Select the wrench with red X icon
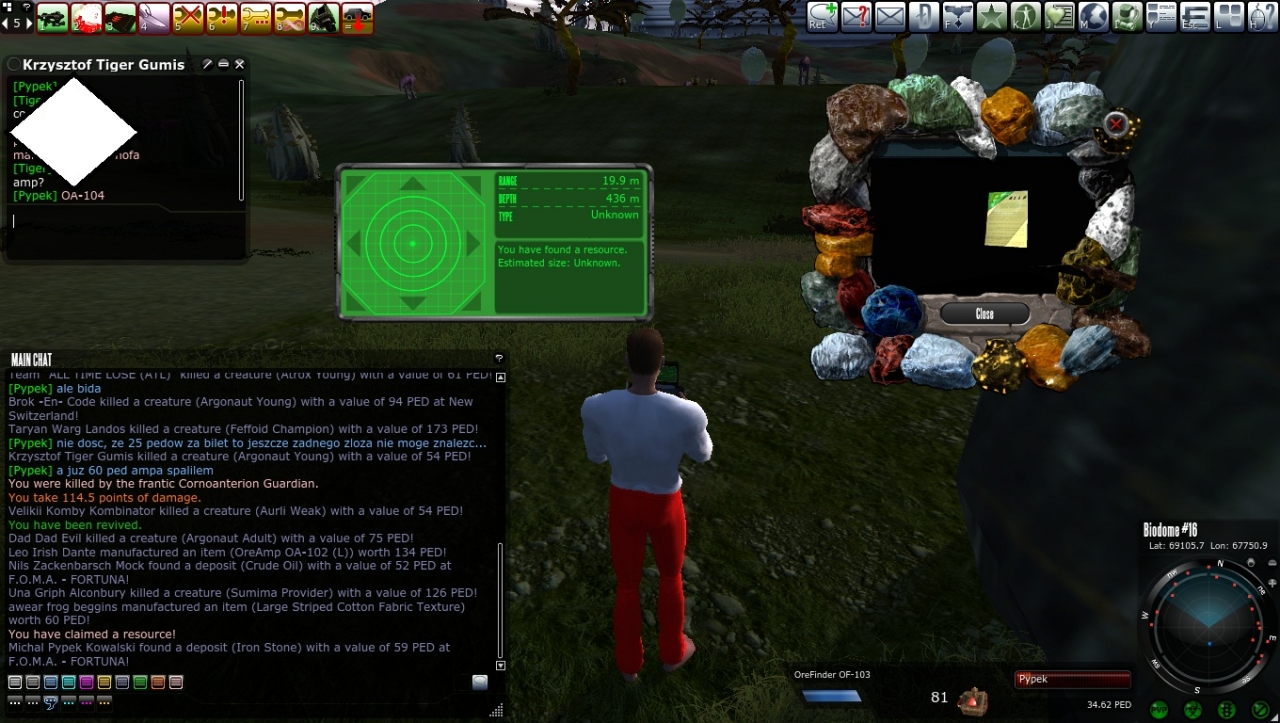Screen dimensions: 1280x723 (188, 17)
